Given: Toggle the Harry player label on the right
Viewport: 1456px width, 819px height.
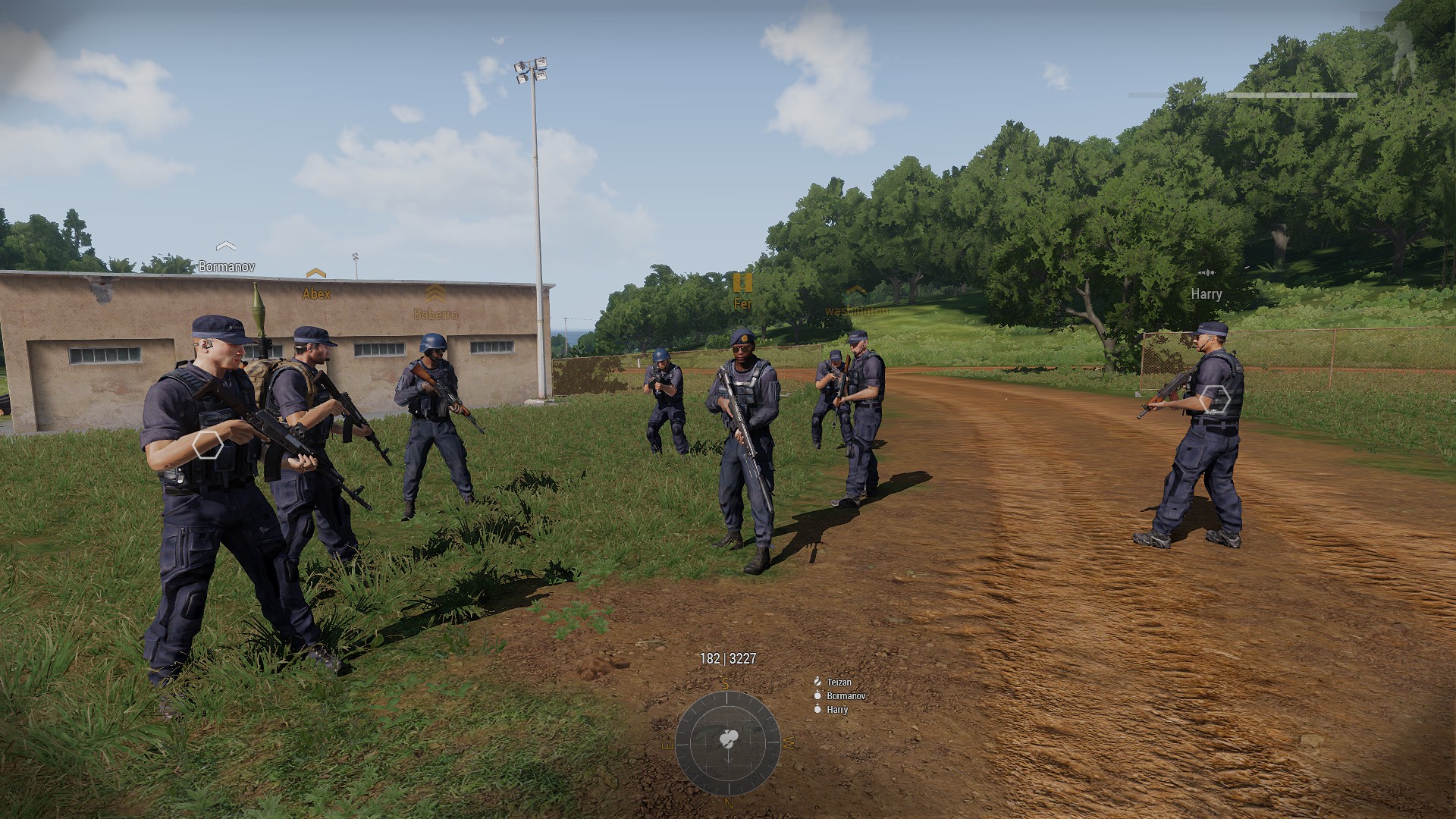Looking at the screenshot, I should click(x=1208, y=295).
